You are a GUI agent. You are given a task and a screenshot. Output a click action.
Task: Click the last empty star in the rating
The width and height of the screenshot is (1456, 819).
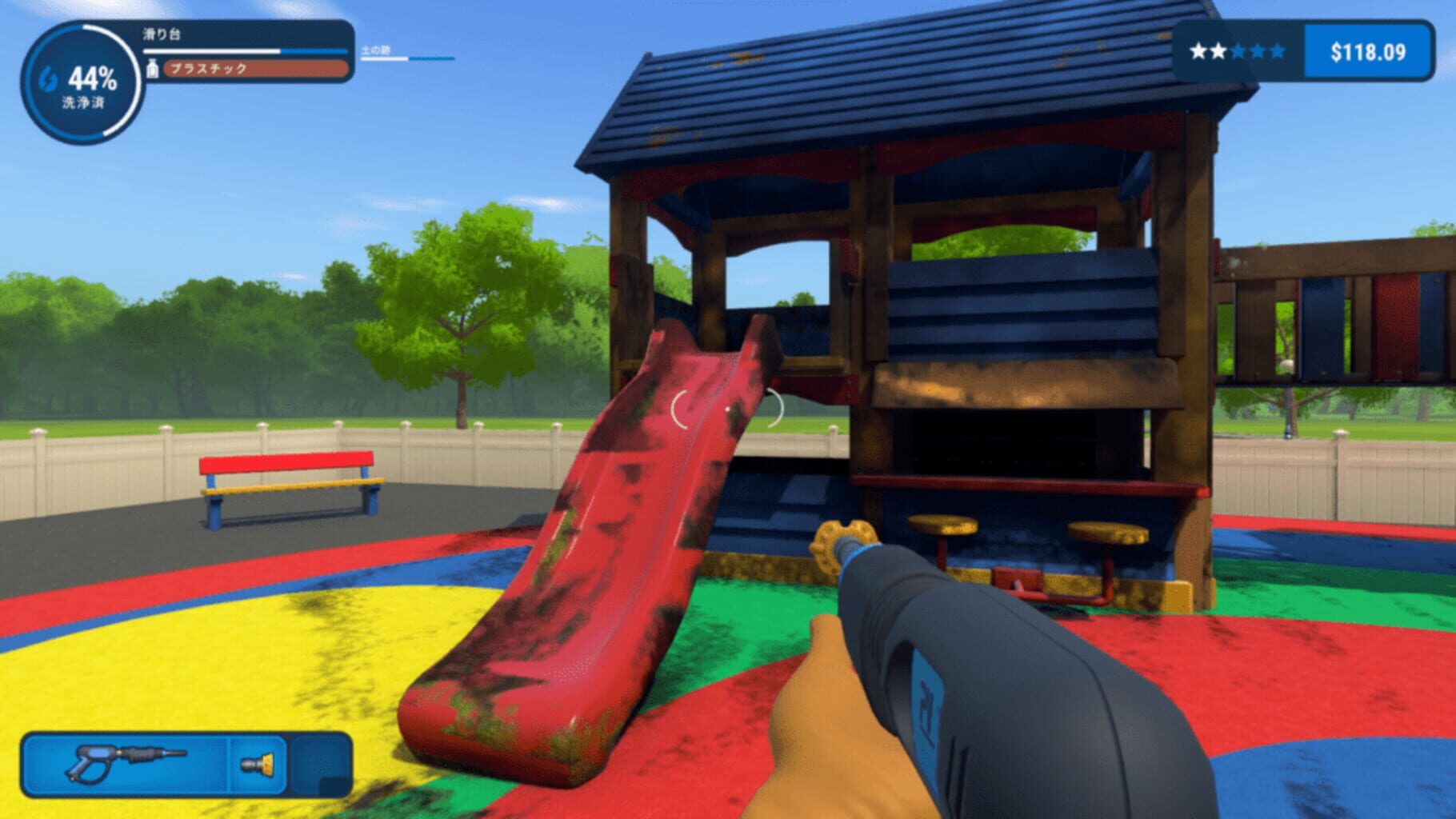click(1278, 50)
